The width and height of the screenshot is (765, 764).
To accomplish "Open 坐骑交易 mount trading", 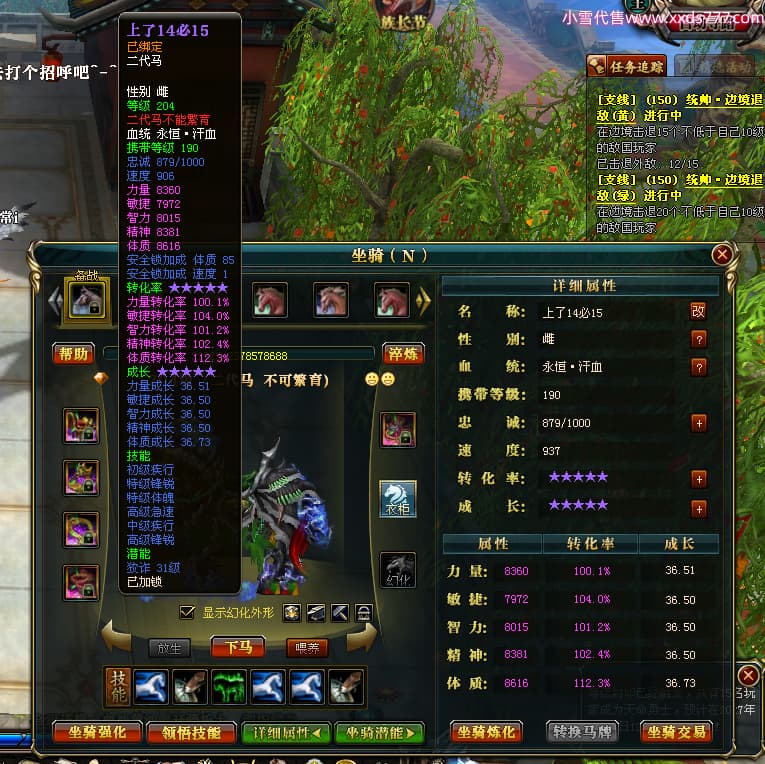I will pyautogui.click(x=675, y=732).
